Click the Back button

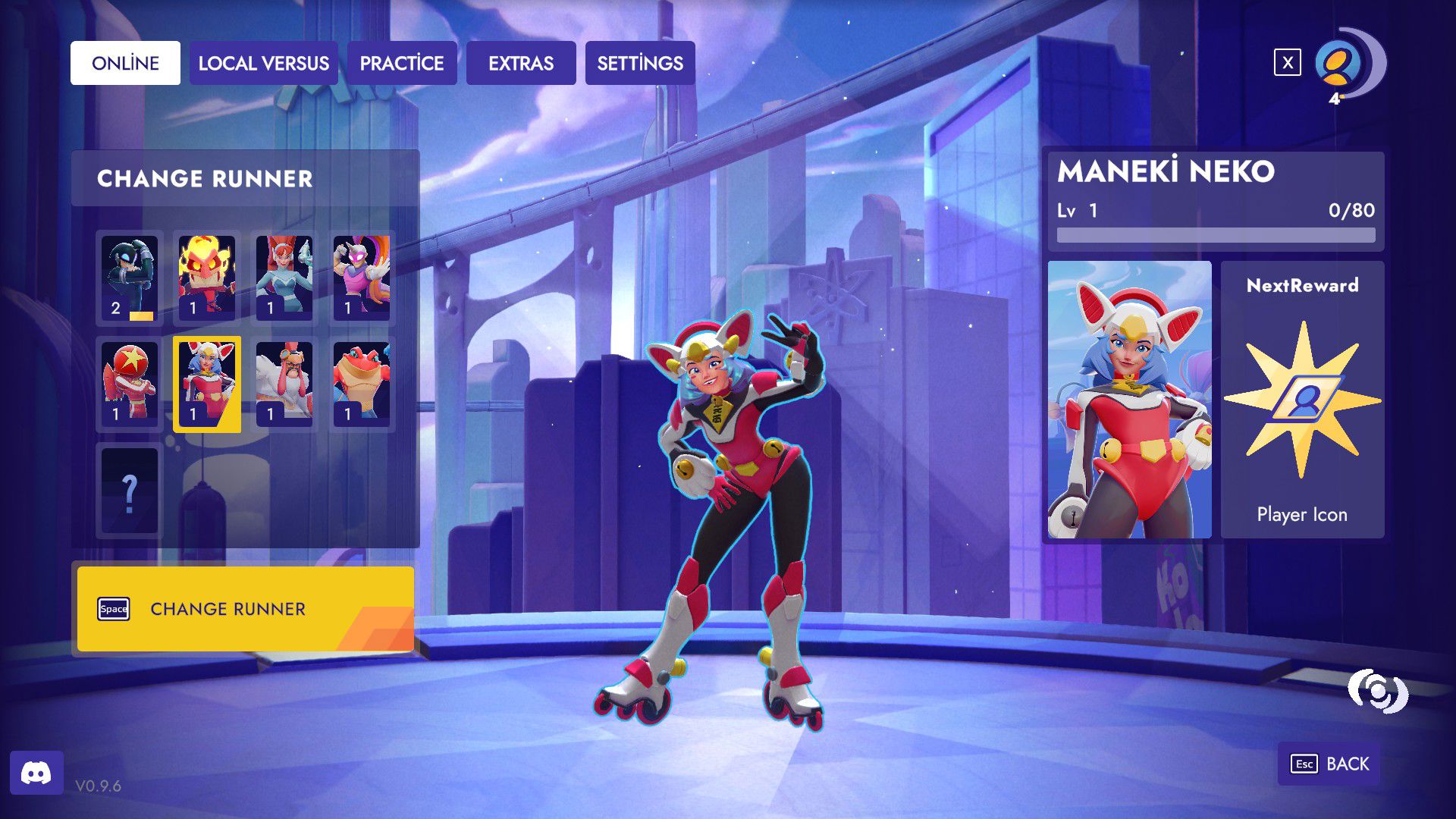1331,764
